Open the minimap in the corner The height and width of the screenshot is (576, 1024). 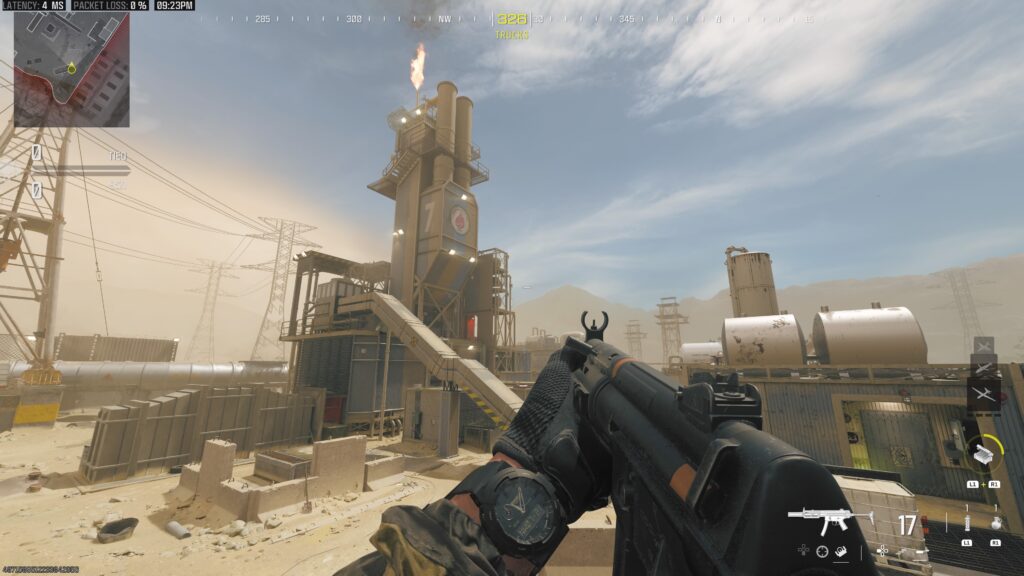click(x=71, y=69)
